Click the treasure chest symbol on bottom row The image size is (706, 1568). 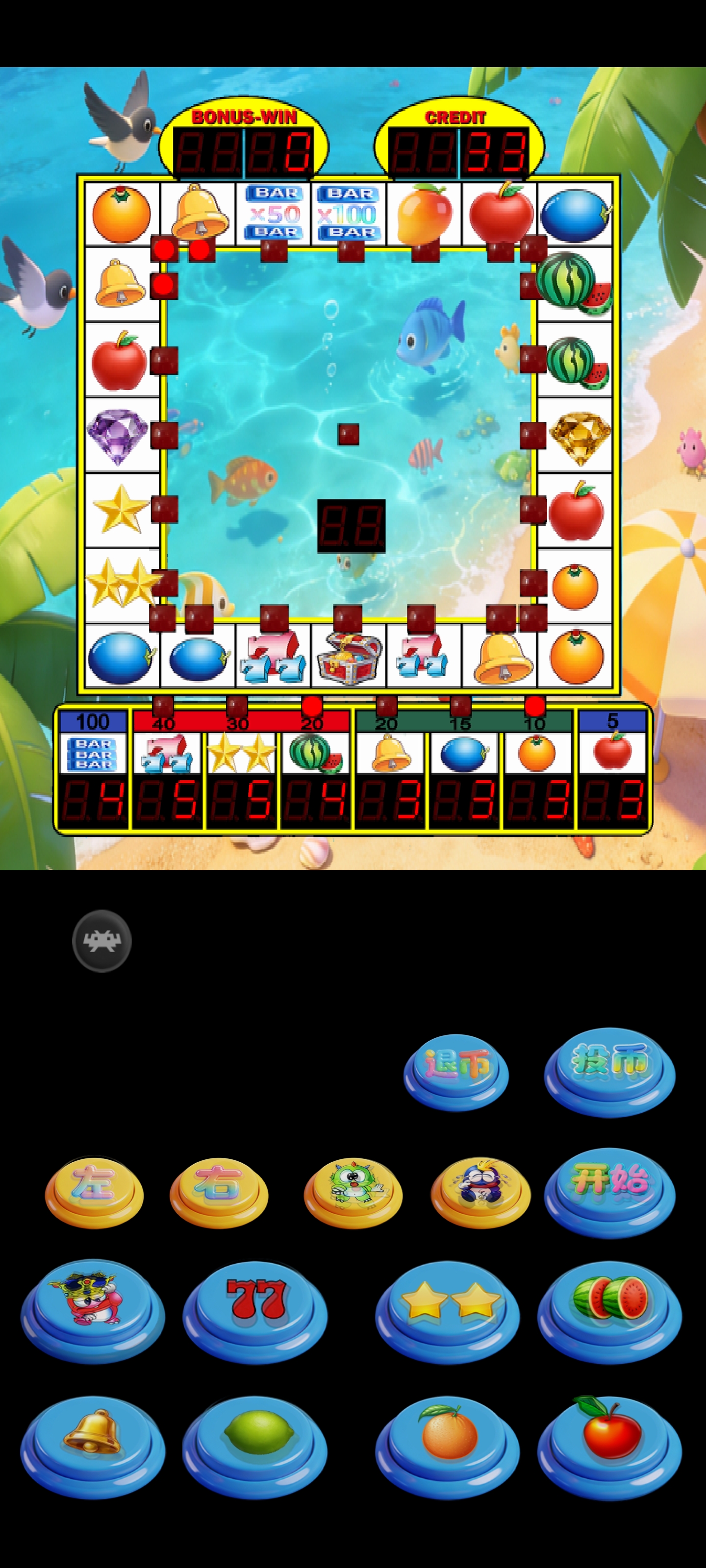[x=350, y=659]
